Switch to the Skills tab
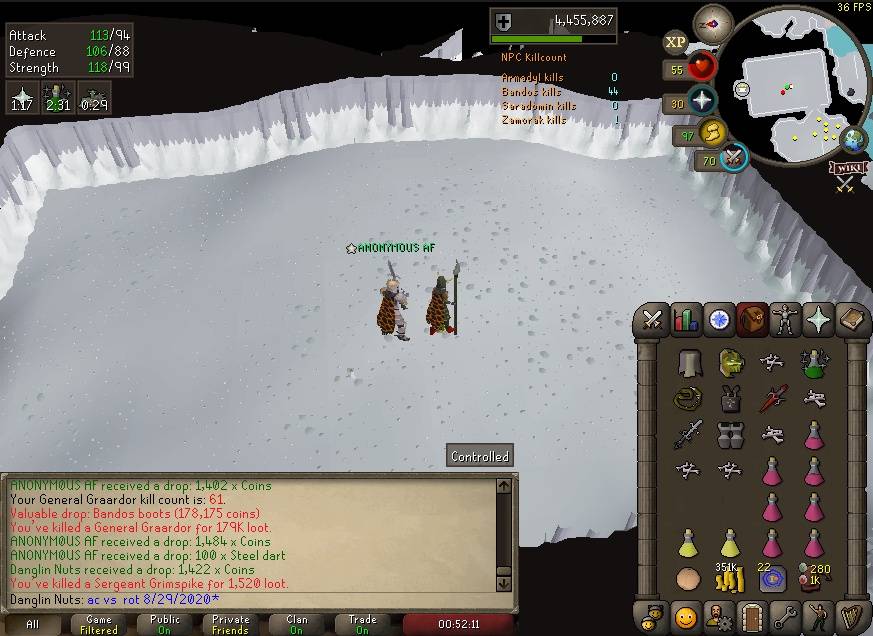Viewport: 873px width, 636px height. tap(686, 320)
